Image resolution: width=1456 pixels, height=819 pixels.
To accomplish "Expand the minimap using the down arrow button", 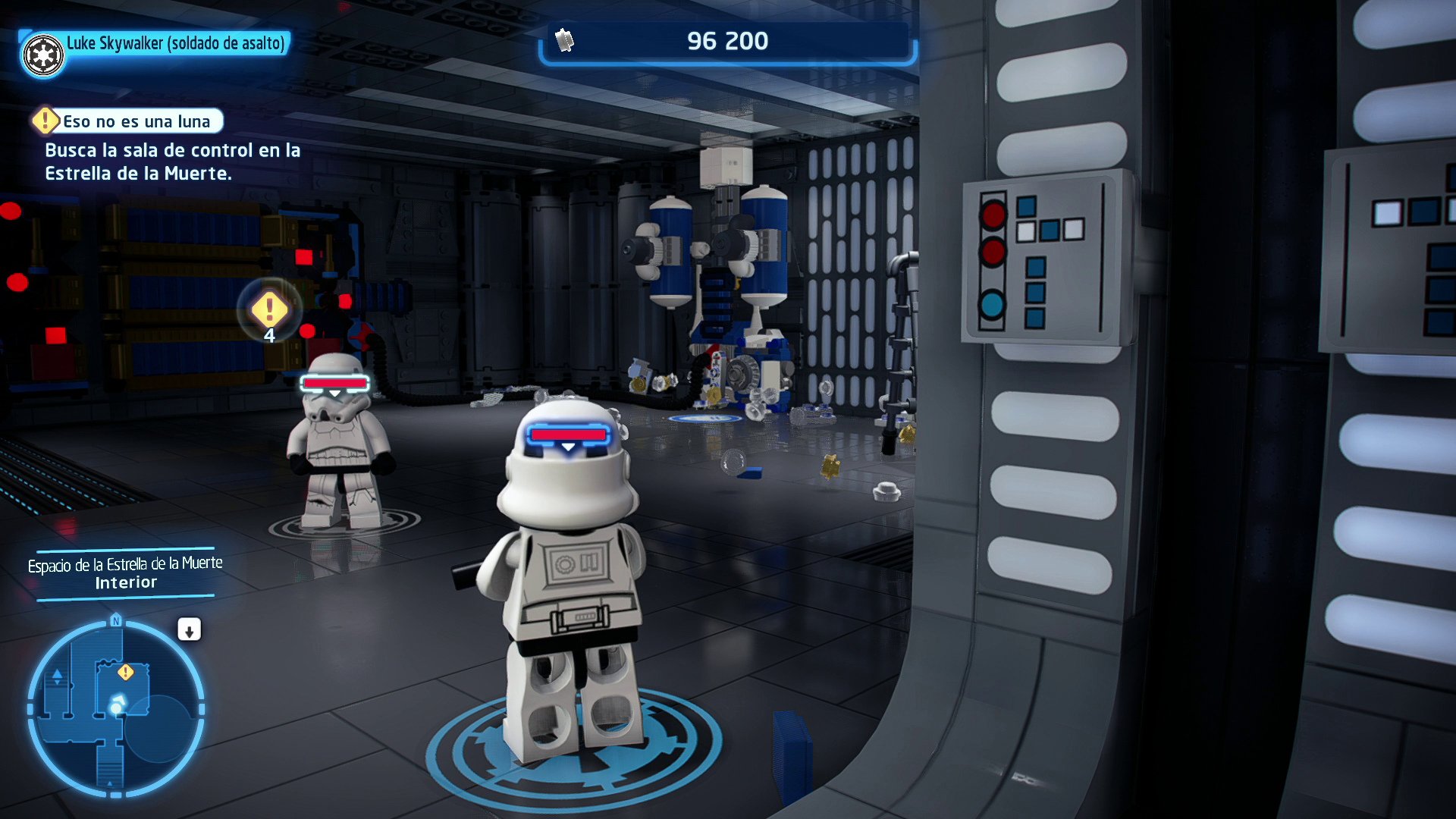I will coord(189,629).
